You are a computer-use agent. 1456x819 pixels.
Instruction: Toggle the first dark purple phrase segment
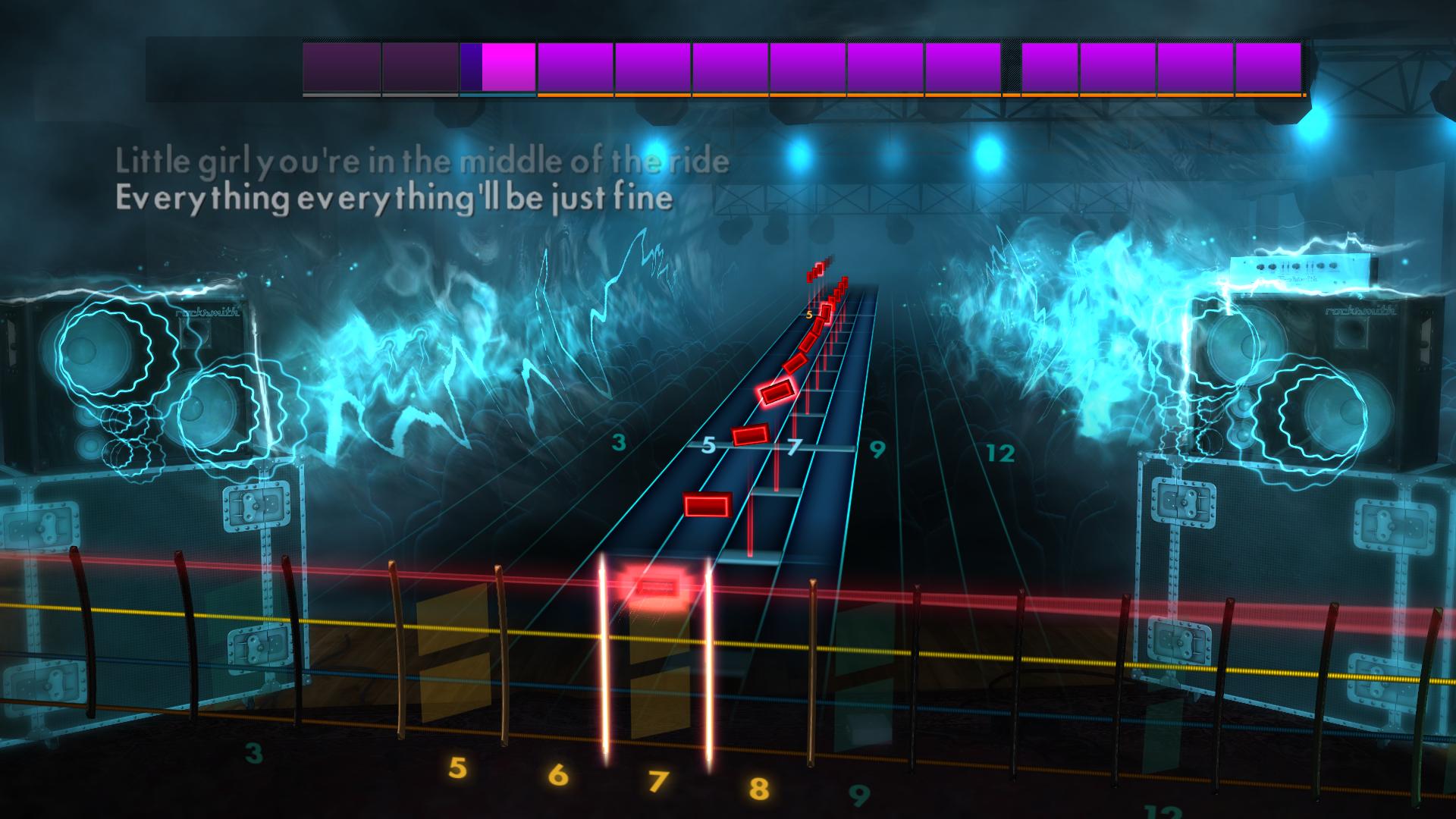point(340,68)
